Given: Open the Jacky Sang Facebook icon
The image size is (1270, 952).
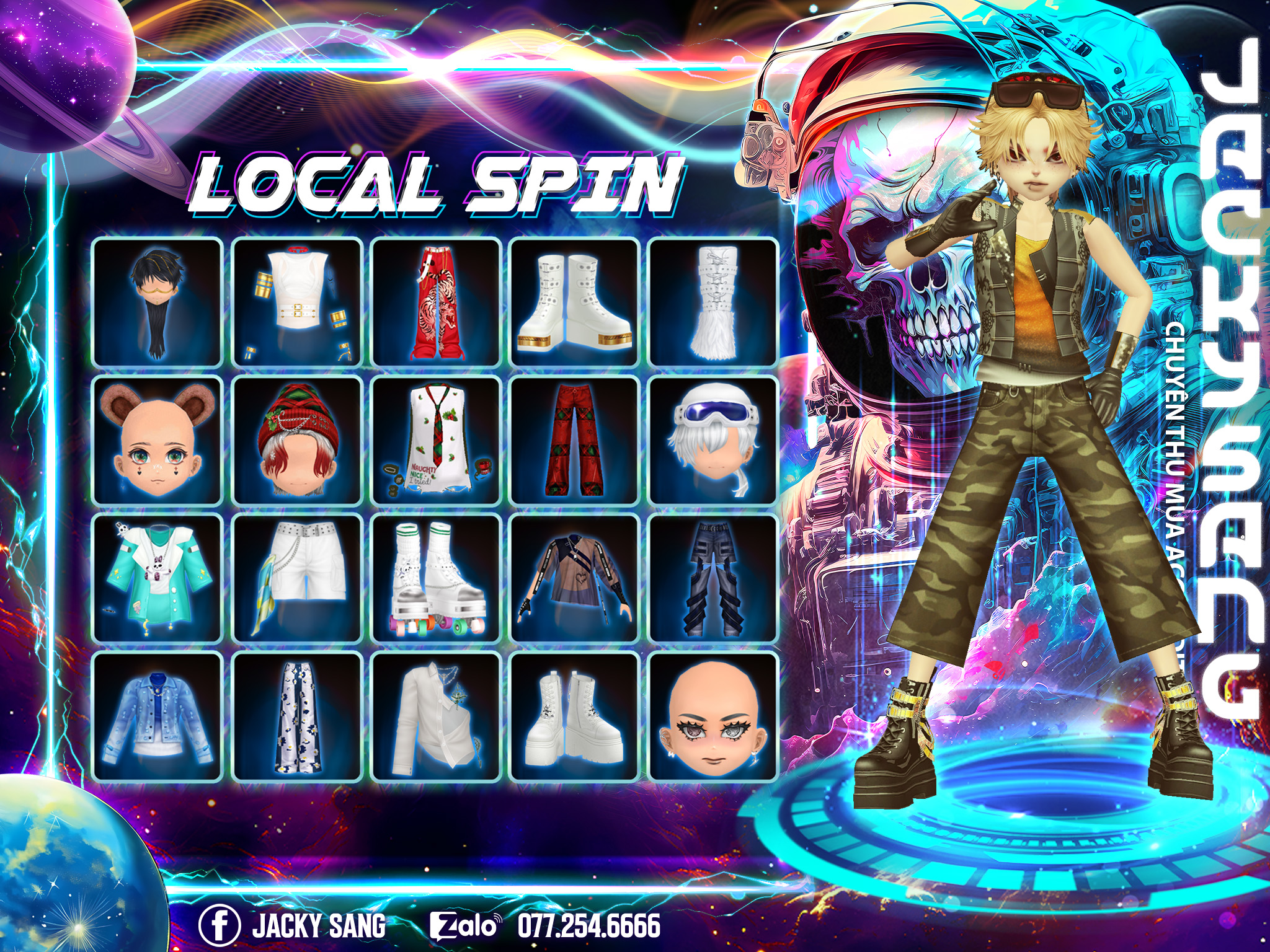Looking at the screenshot, I should coord(219,926).
